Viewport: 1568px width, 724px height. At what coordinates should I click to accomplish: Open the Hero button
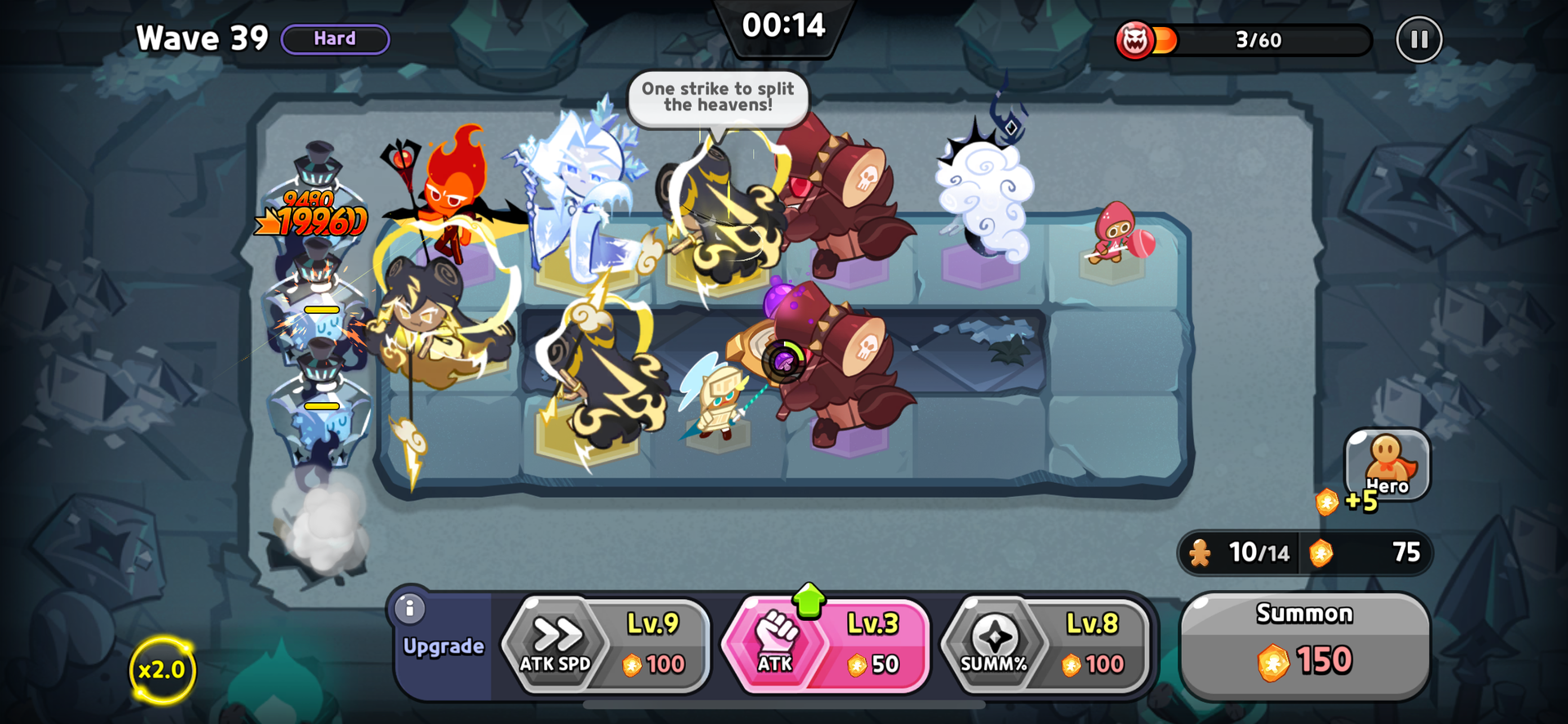coord(1387,466)
